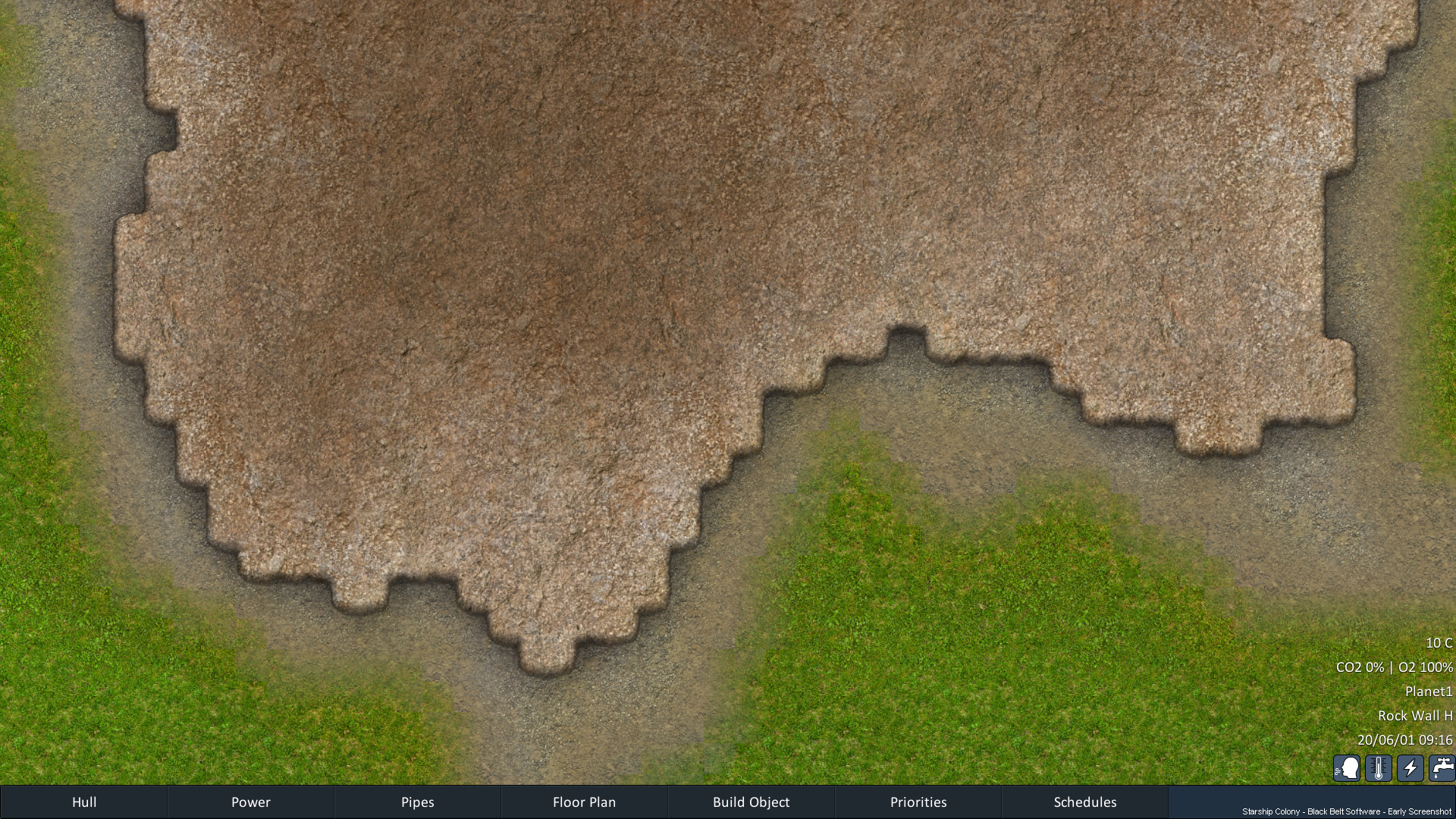The width and height of the screenshot is (1456, 819).
Task: Toggle the water tap overlay icon
Action: tap(1442, 768)
